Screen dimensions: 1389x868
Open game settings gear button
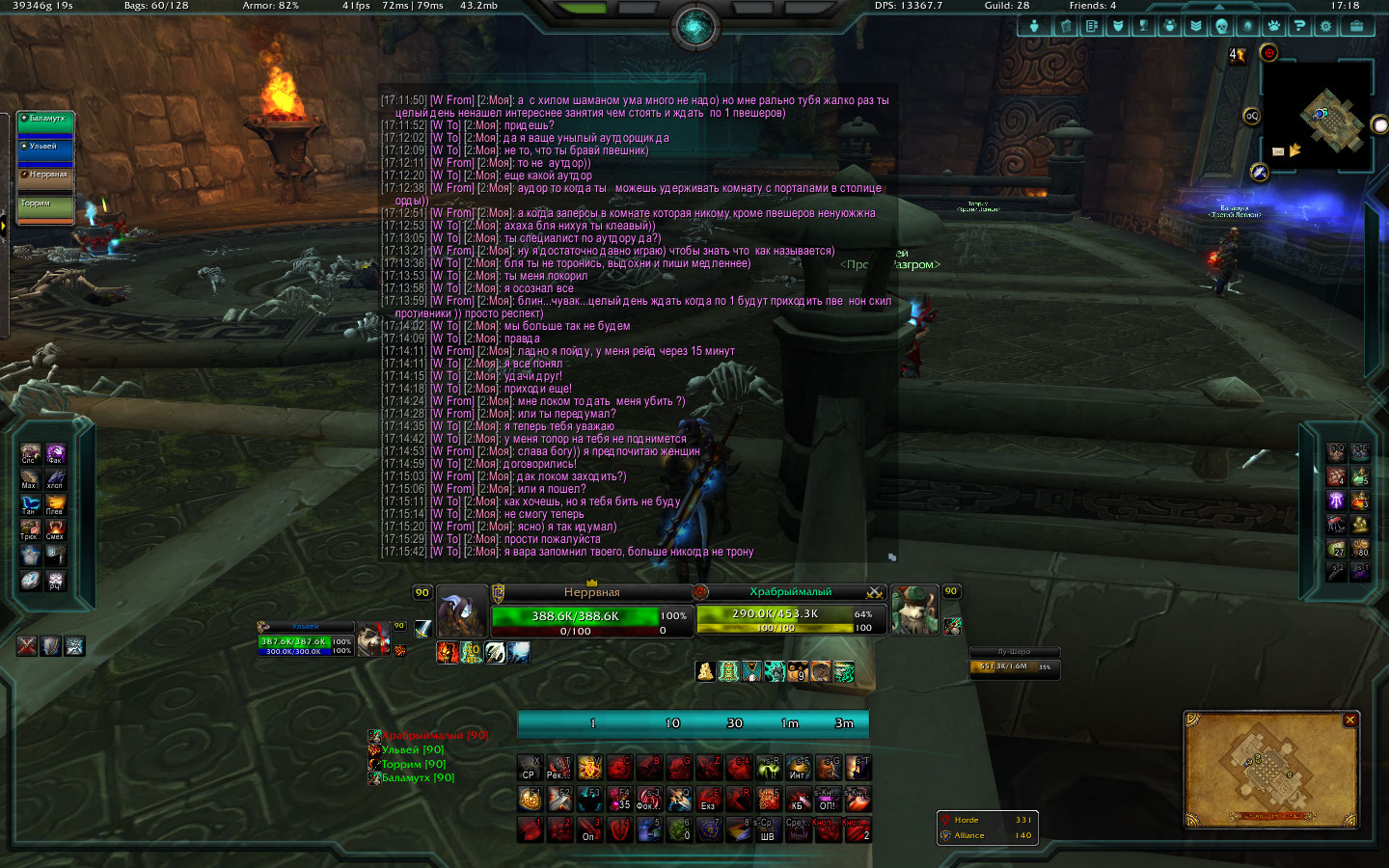(1326, 26)
